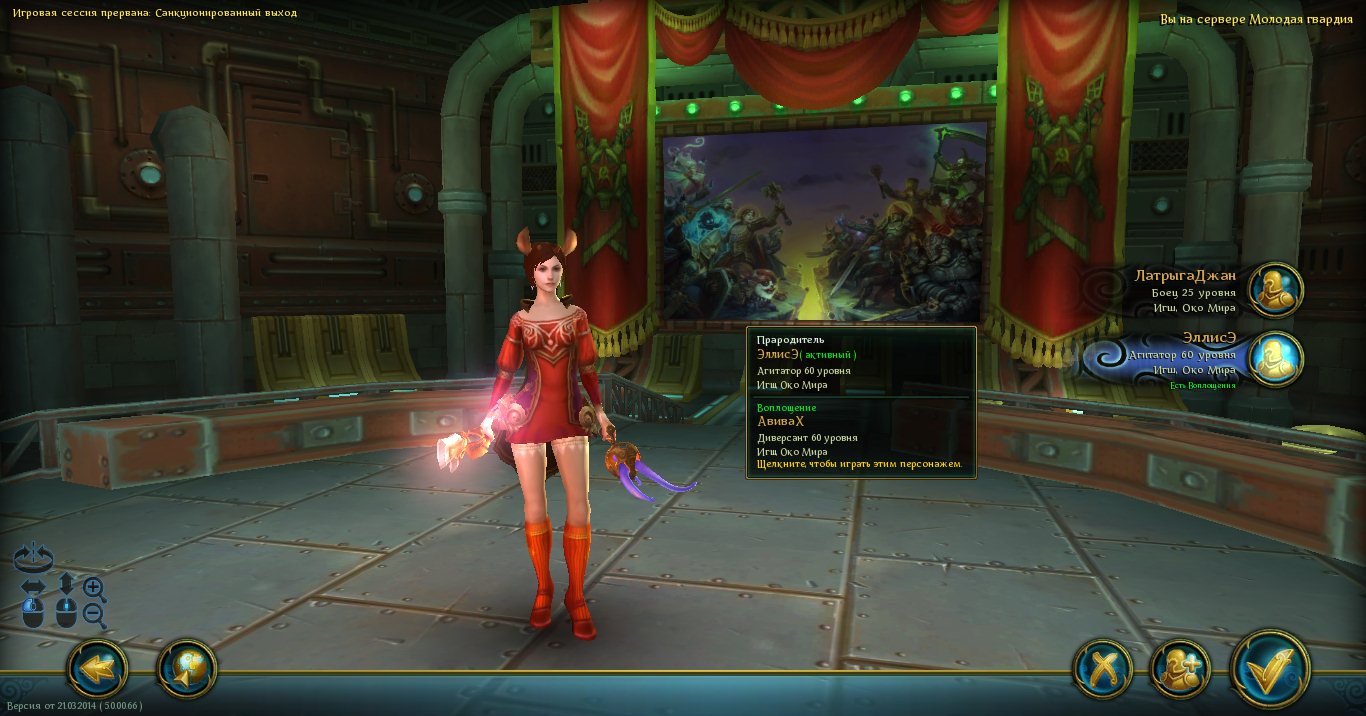Enter the game with the golden checkmark button
1366x716 pixels.
(x=1270, y=668)
